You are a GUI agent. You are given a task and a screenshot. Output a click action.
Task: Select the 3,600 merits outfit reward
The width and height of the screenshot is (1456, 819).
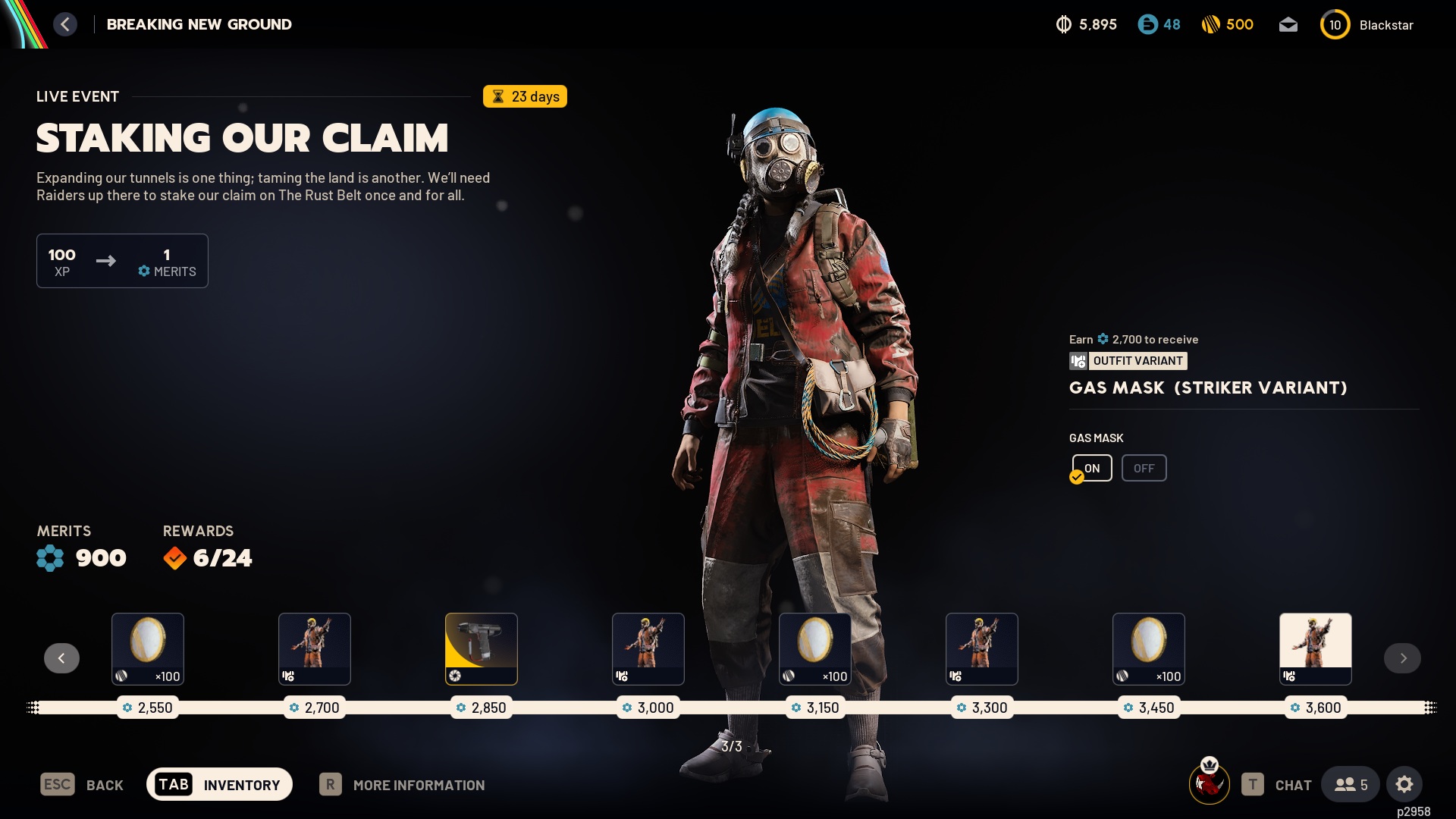[1316, 648]
